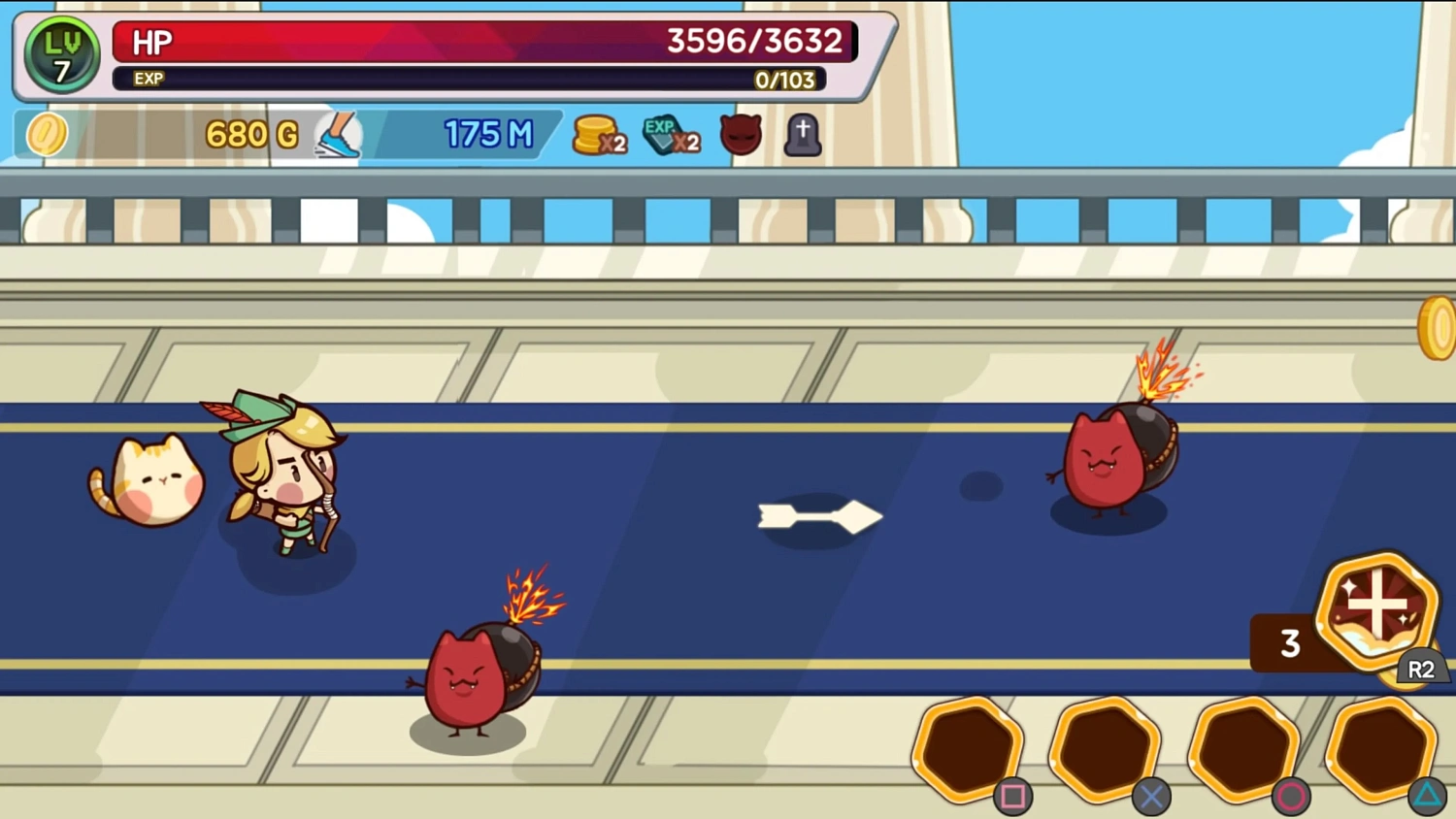Select the 680 G gold display
The image size is (1456, 819).
pos(248,134)
